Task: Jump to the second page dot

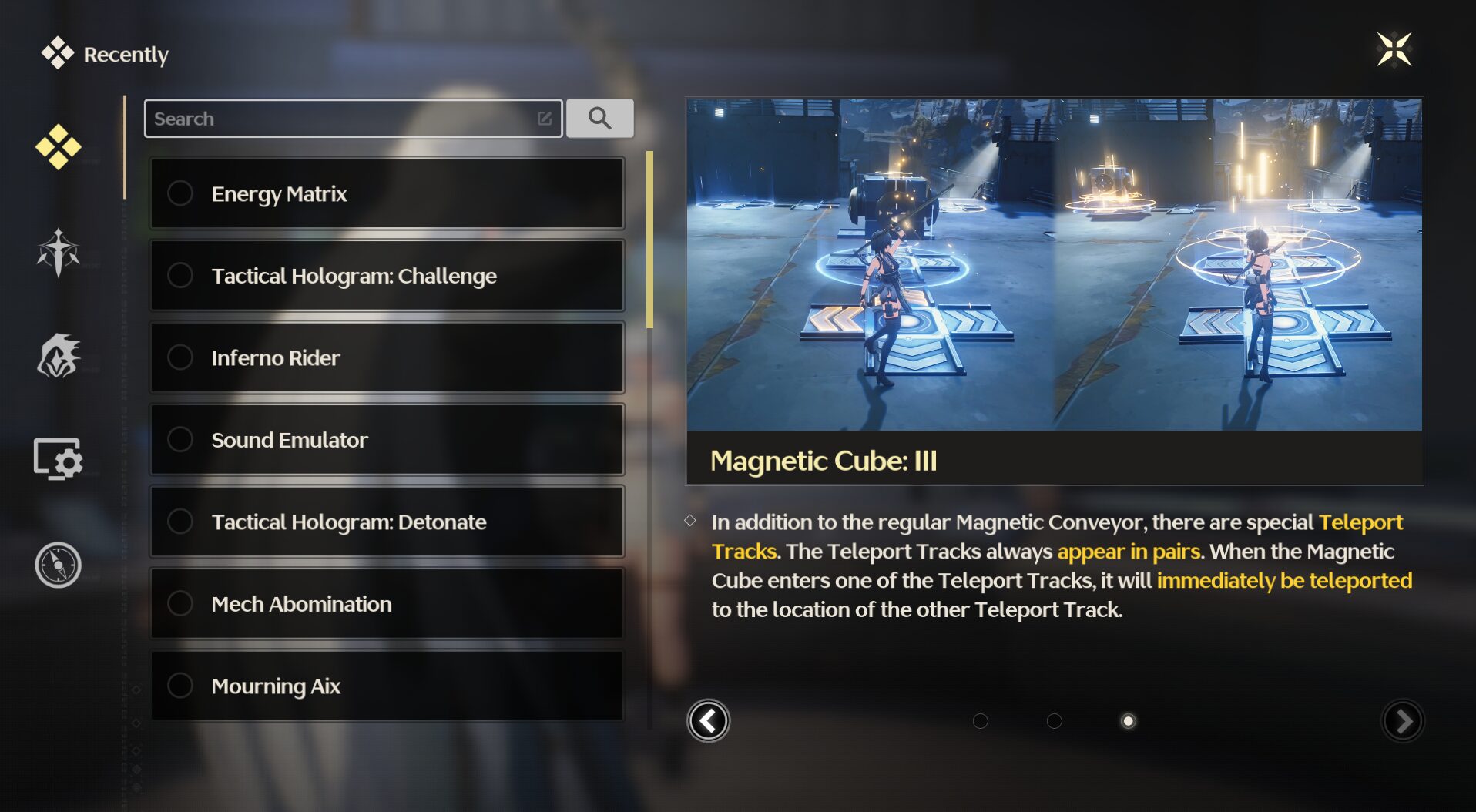Action: tap(1054, 721)
